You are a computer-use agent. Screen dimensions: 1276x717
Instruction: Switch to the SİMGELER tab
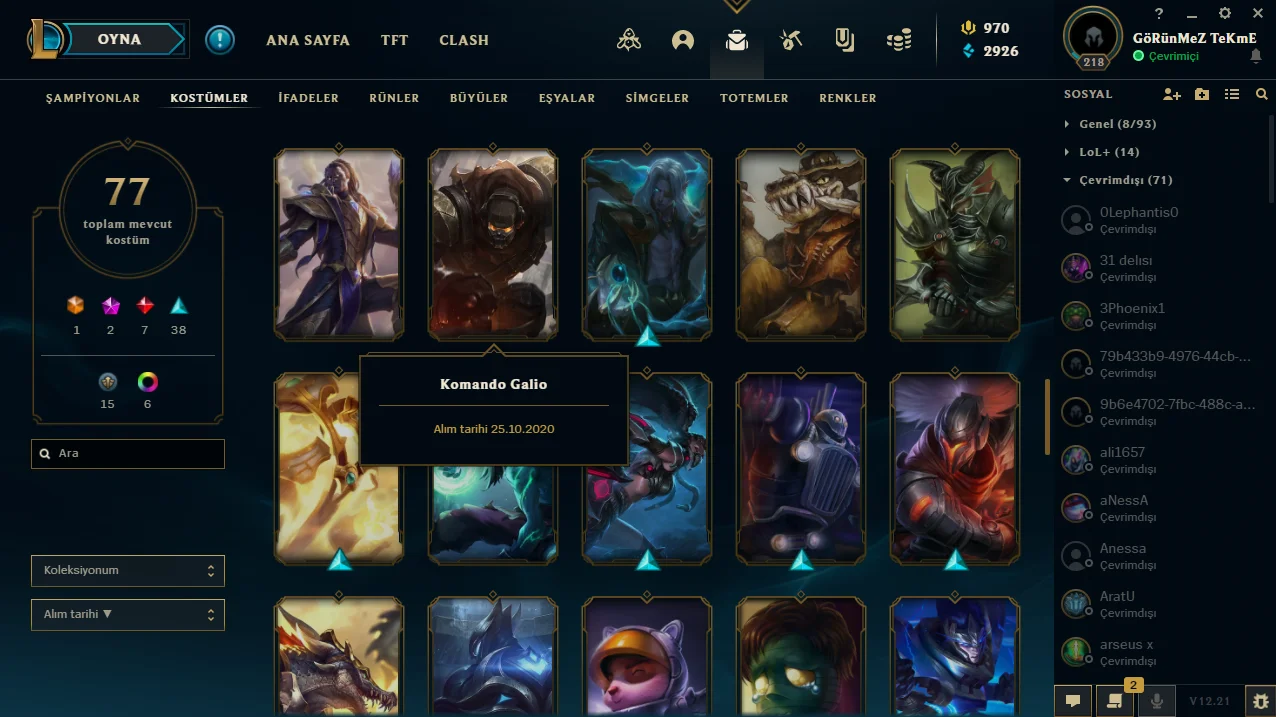657,98
